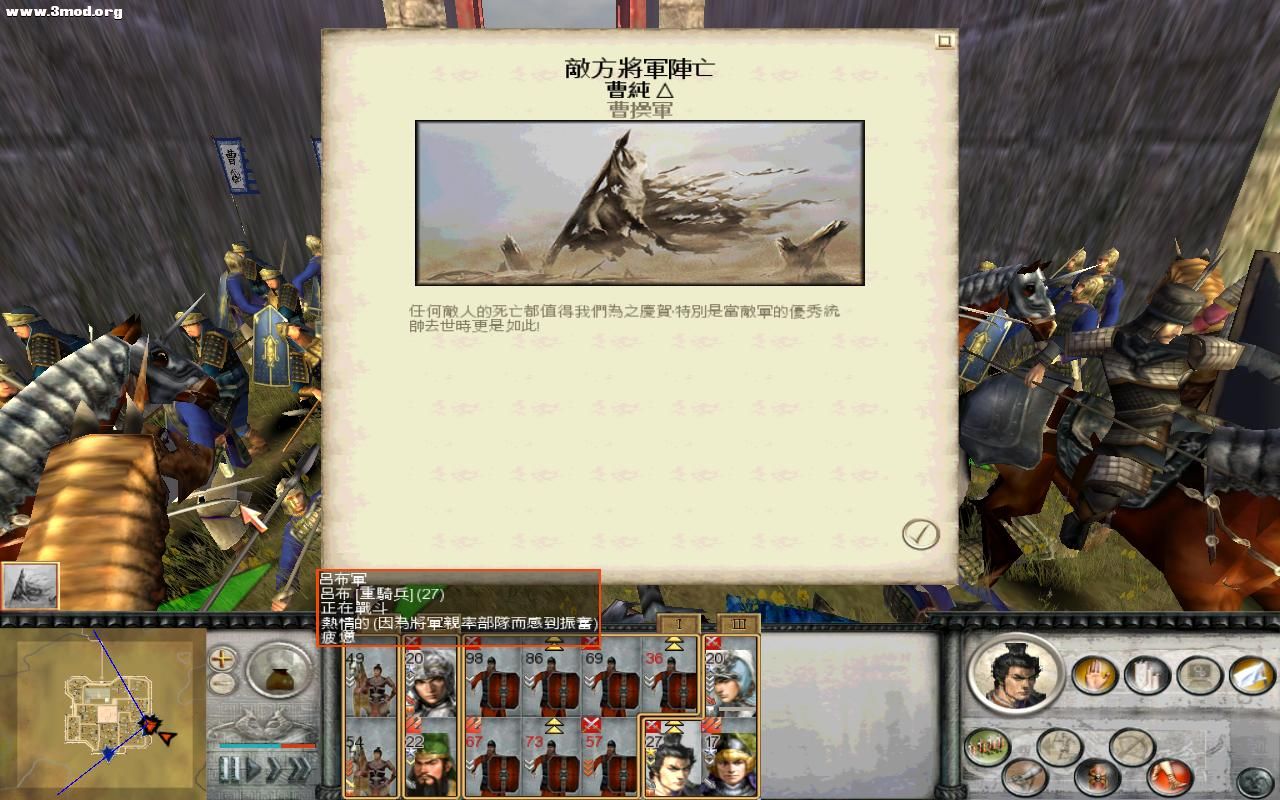Click the green troop formation icon

[x=986, y=745]
